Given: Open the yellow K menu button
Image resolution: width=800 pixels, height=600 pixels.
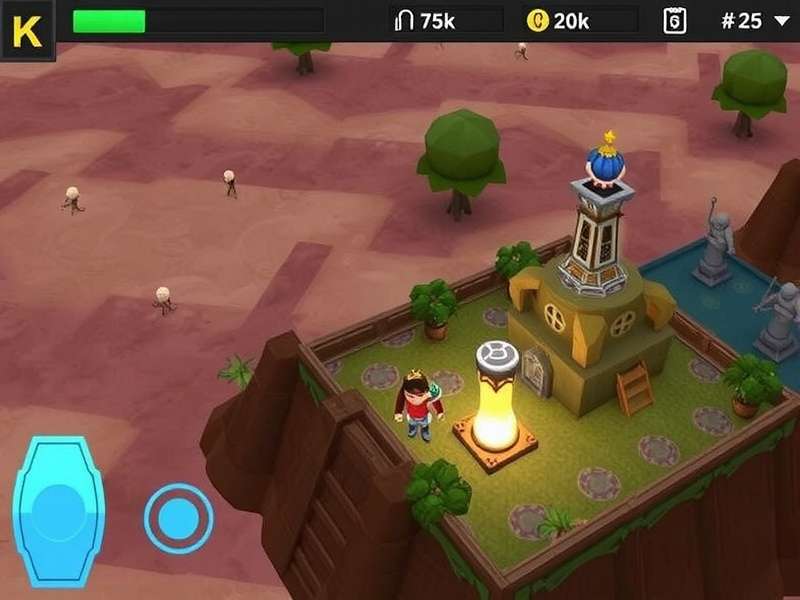Looking at the screenshot, I should click(27, 30).
